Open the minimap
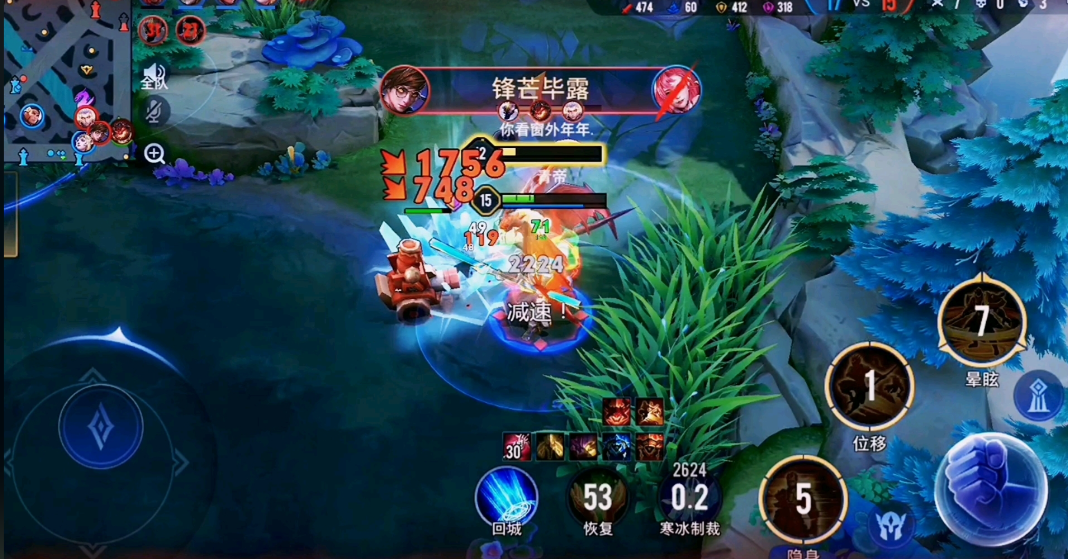The image size is (1068, 559). tap(65, 82)
